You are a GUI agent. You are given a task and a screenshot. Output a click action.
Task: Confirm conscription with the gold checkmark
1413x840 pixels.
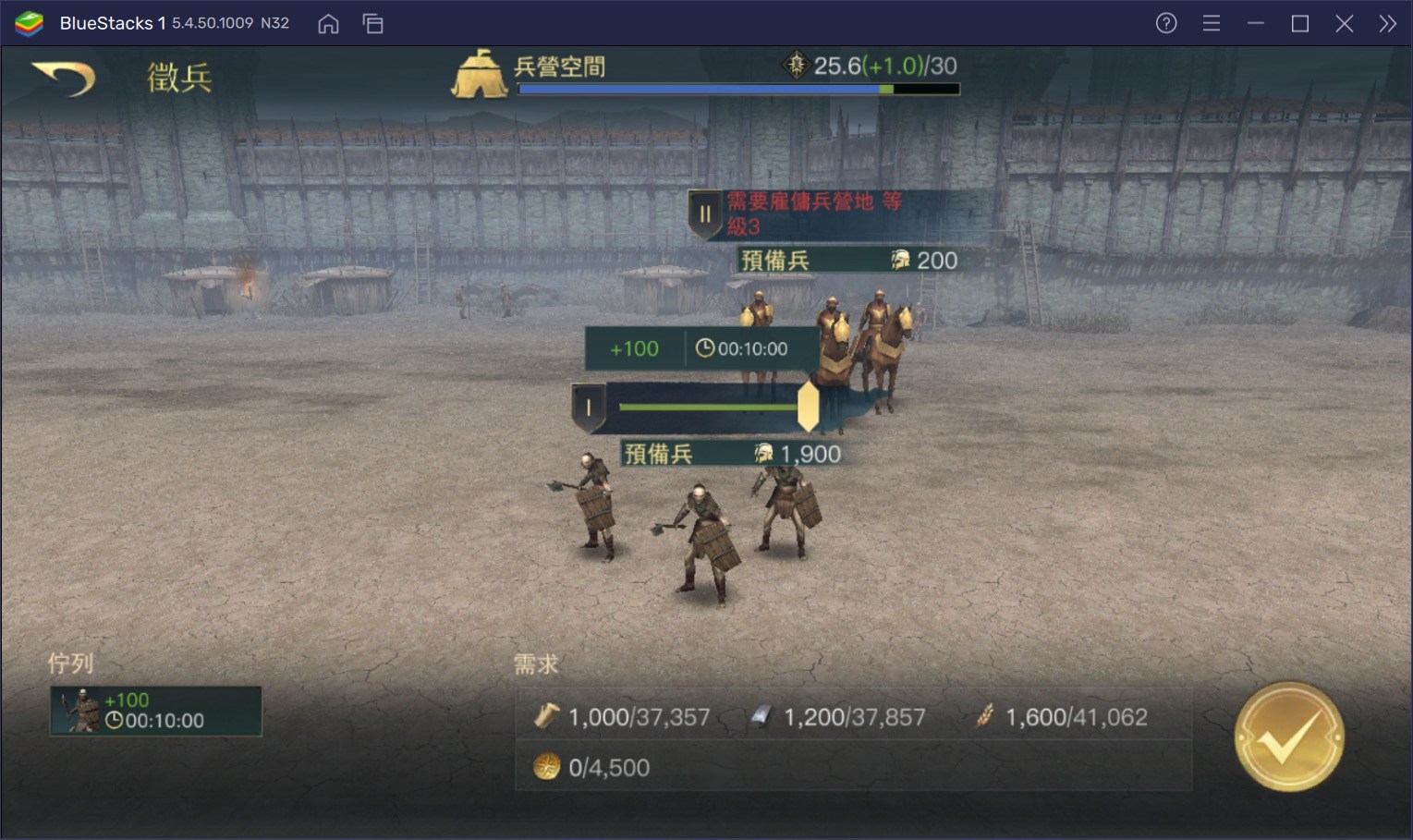click(1288, 737)
